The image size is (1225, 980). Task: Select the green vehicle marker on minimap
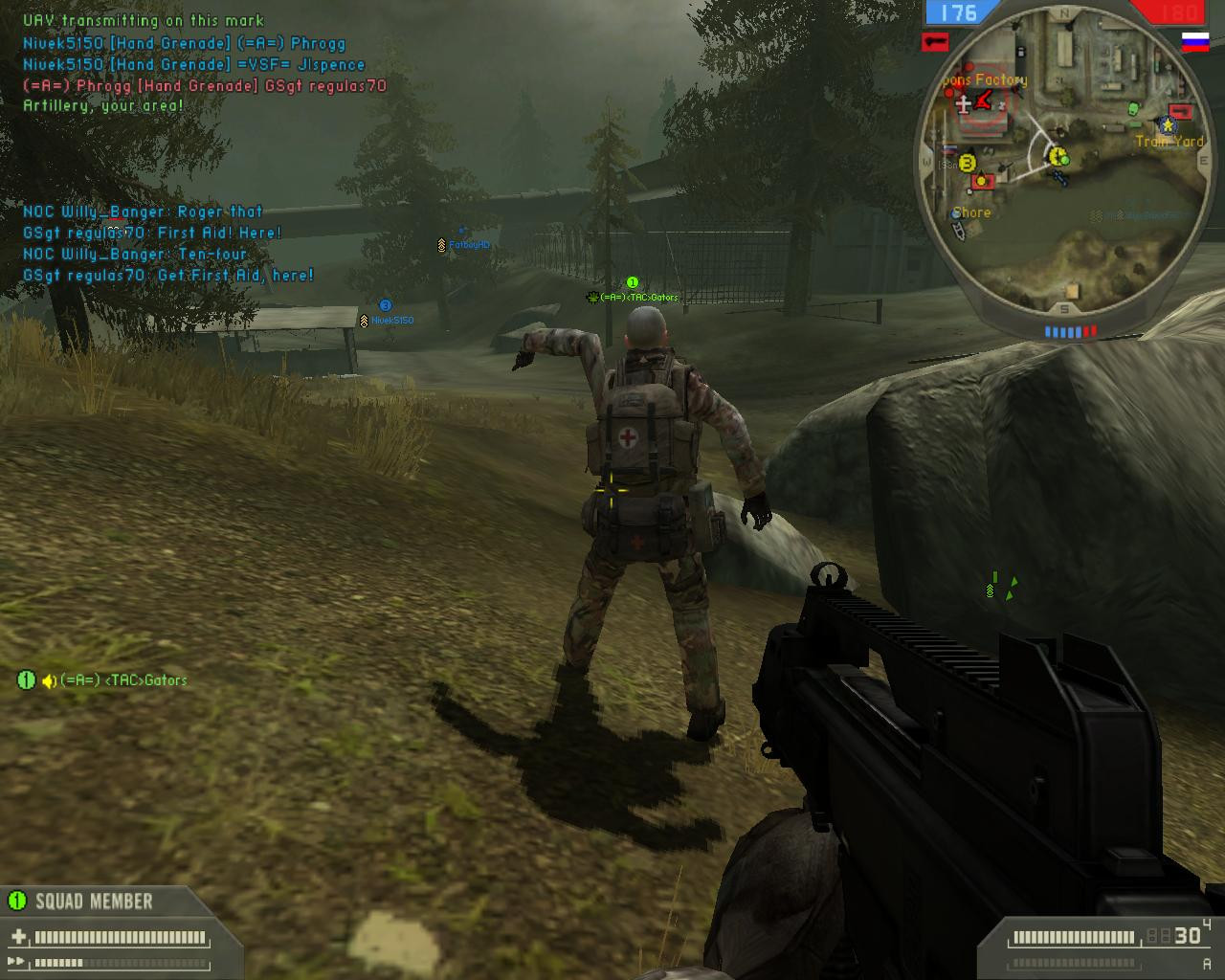tap(1134, 108)
